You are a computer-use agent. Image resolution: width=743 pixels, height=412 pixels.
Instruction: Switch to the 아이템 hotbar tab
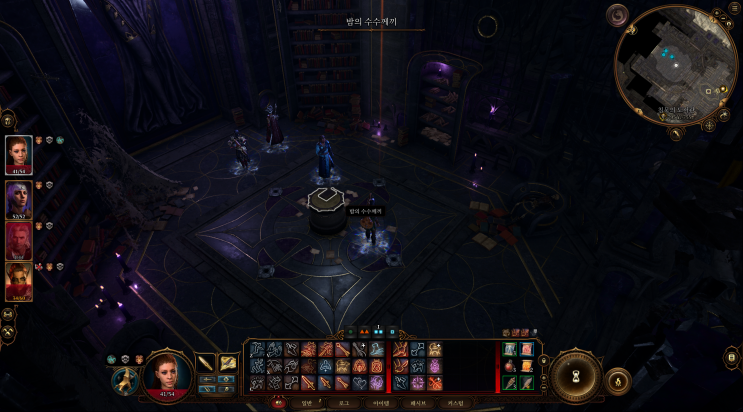pyautogui.click(x=382, y=403)
